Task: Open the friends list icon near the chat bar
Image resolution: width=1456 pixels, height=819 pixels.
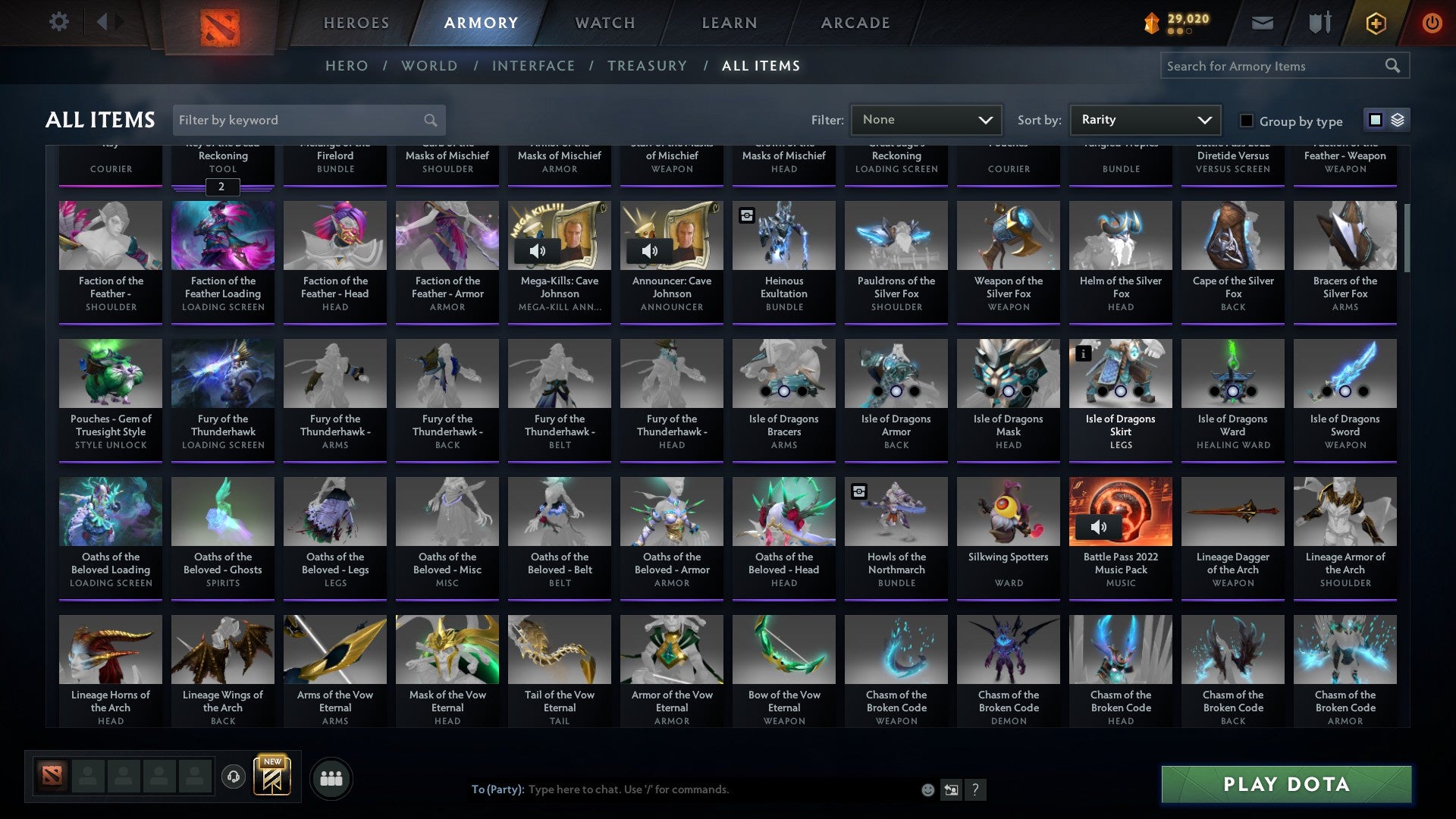Action: [x=331, y=777]
